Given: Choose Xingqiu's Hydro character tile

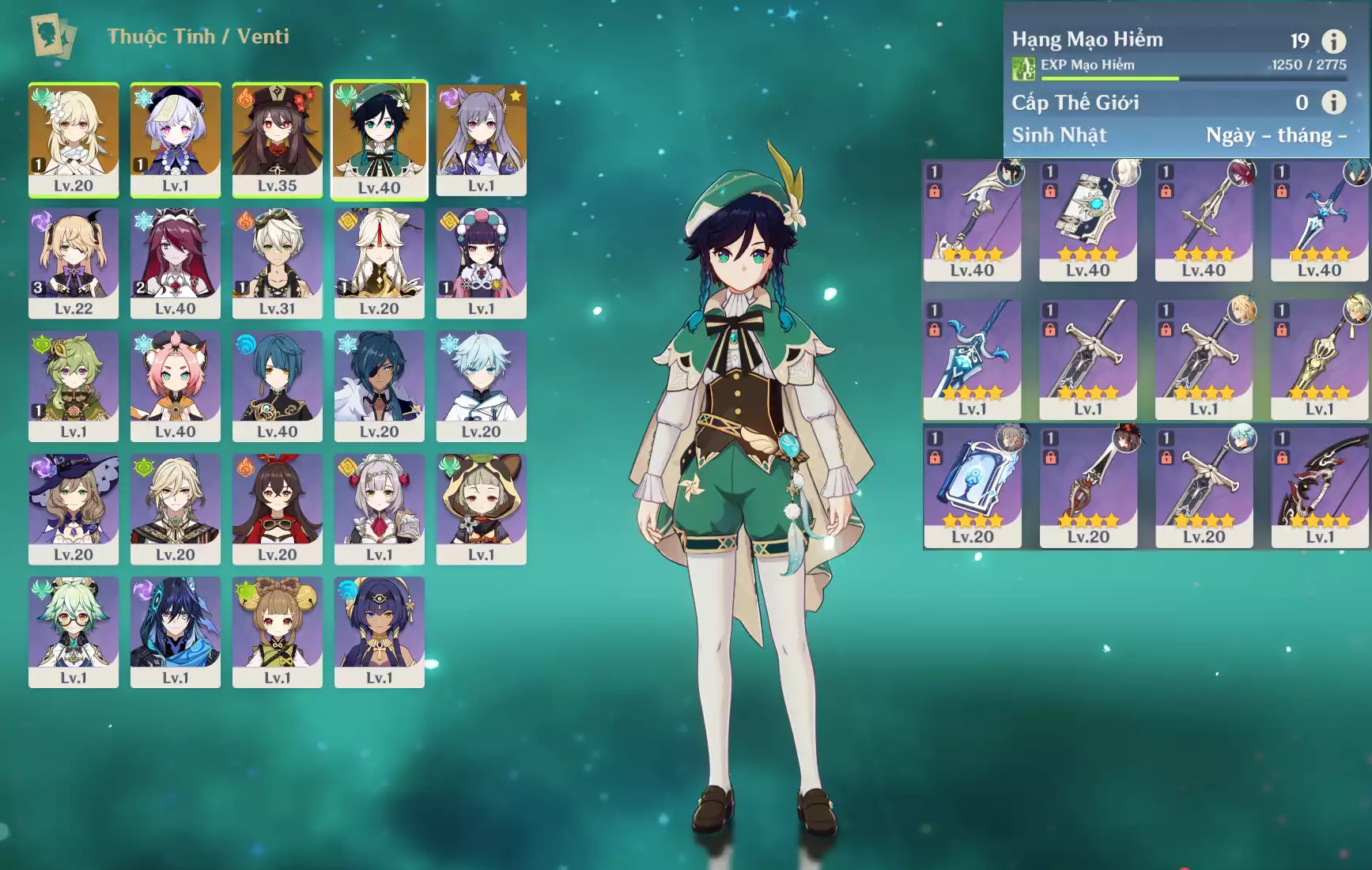Looking at the screenshot, I should (x=277, y=385).
